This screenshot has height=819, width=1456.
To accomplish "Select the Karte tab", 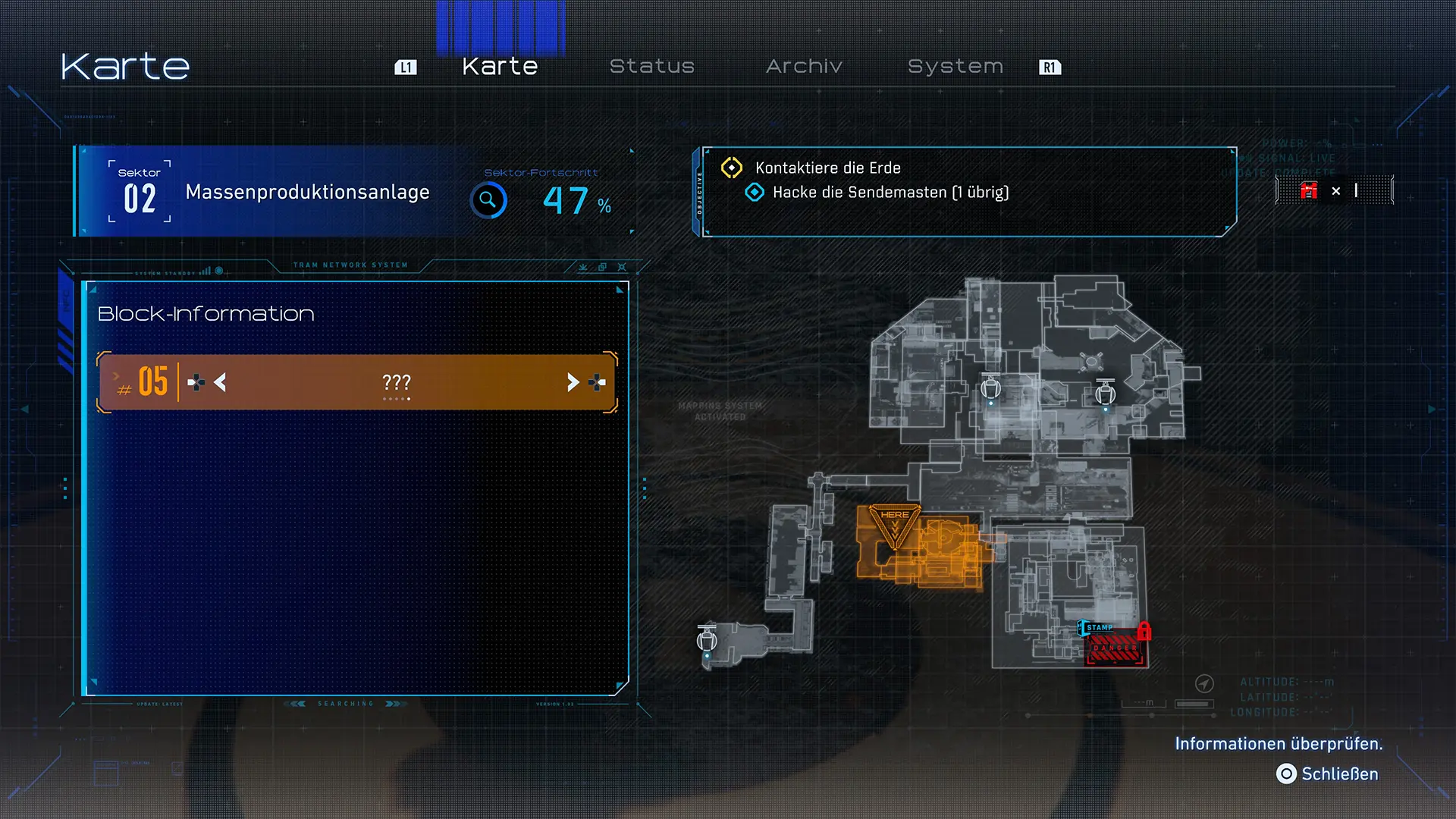I will 500,67.
